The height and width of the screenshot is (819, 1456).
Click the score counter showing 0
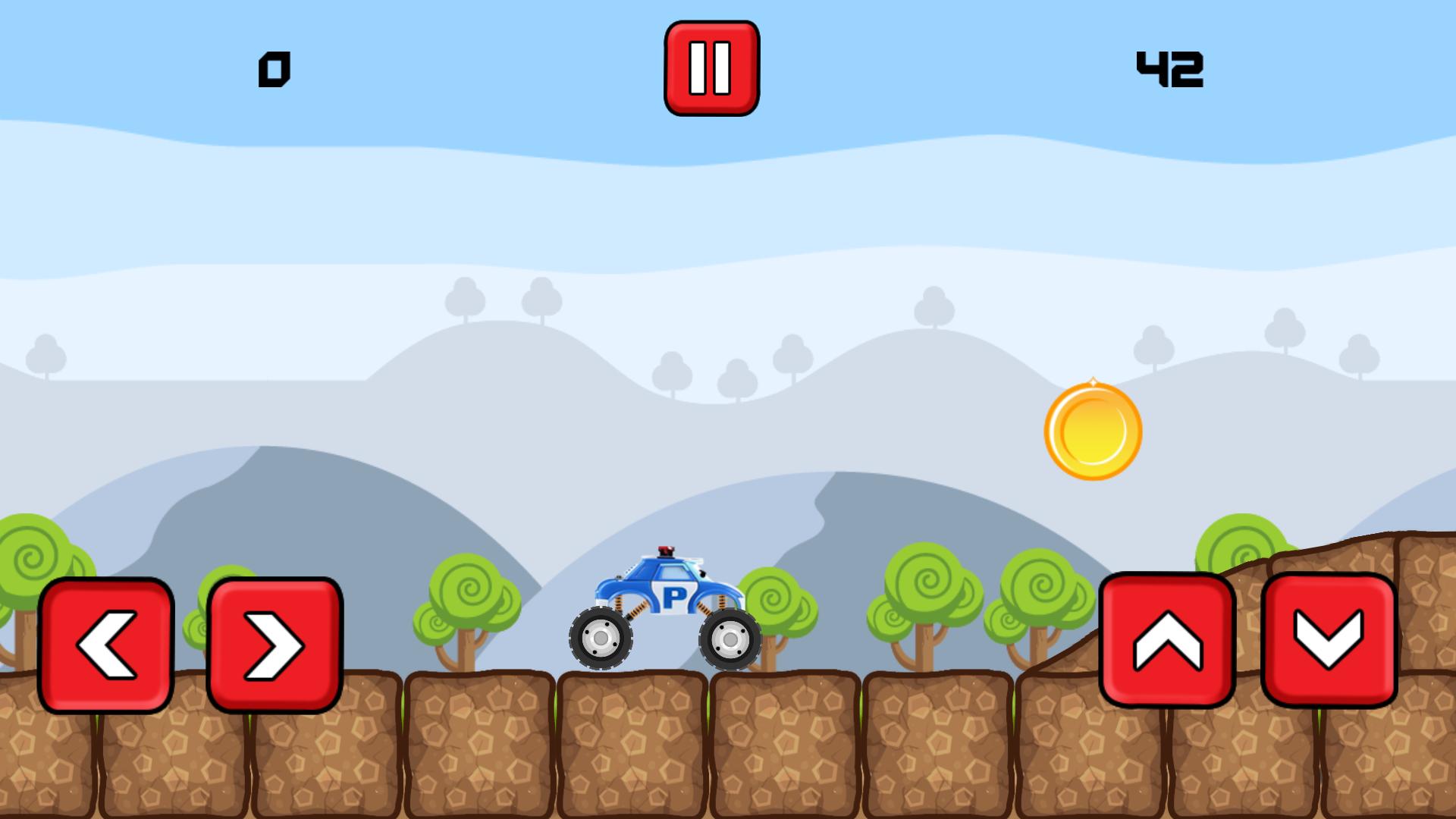275,68
